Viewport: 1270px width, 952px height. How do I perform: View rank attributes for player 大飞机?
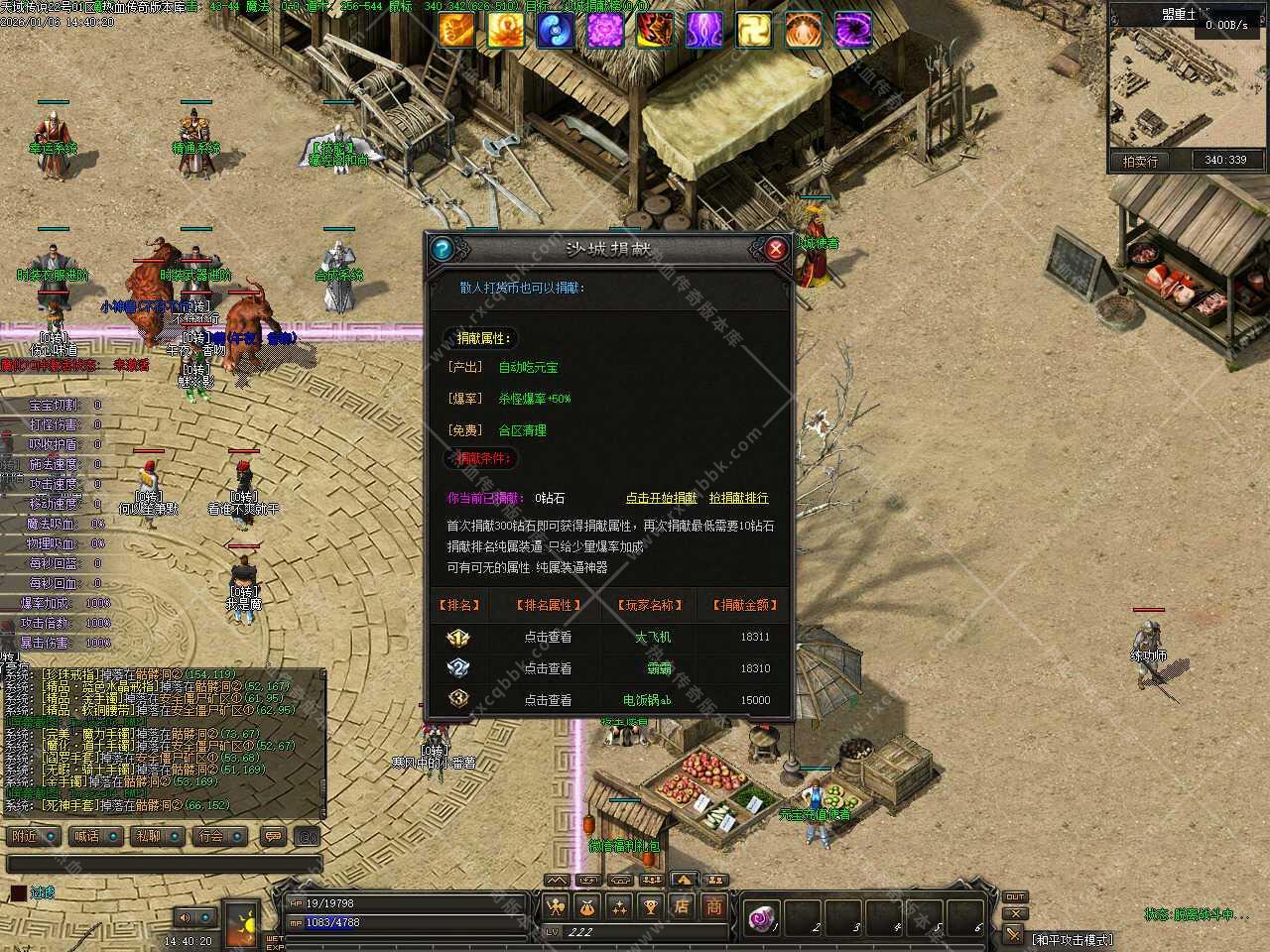(548, 637)
